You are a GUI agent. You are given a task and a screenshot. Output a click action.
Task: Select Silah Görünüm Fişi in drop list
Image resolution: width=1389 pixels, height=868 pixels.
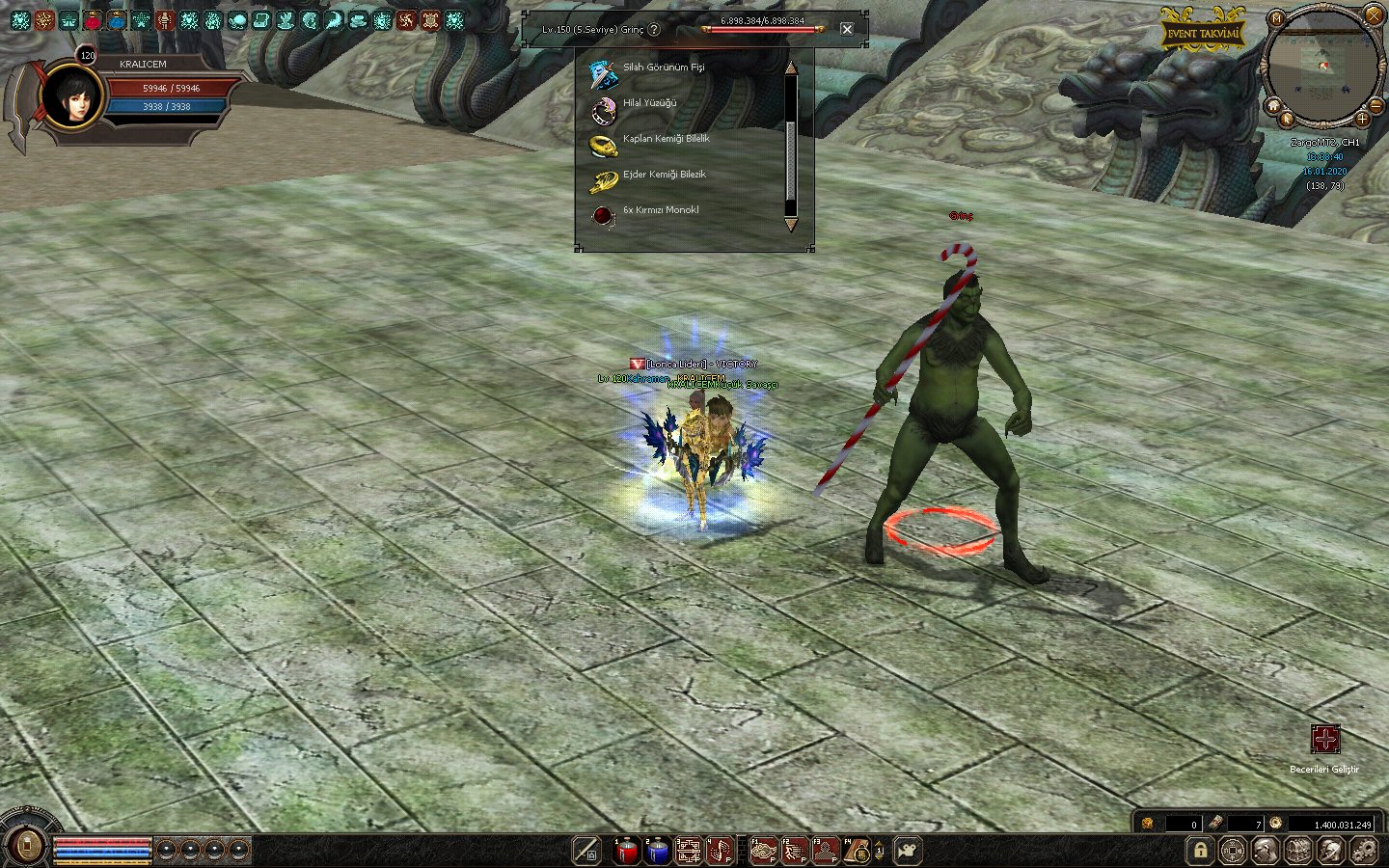click(664, 68)
